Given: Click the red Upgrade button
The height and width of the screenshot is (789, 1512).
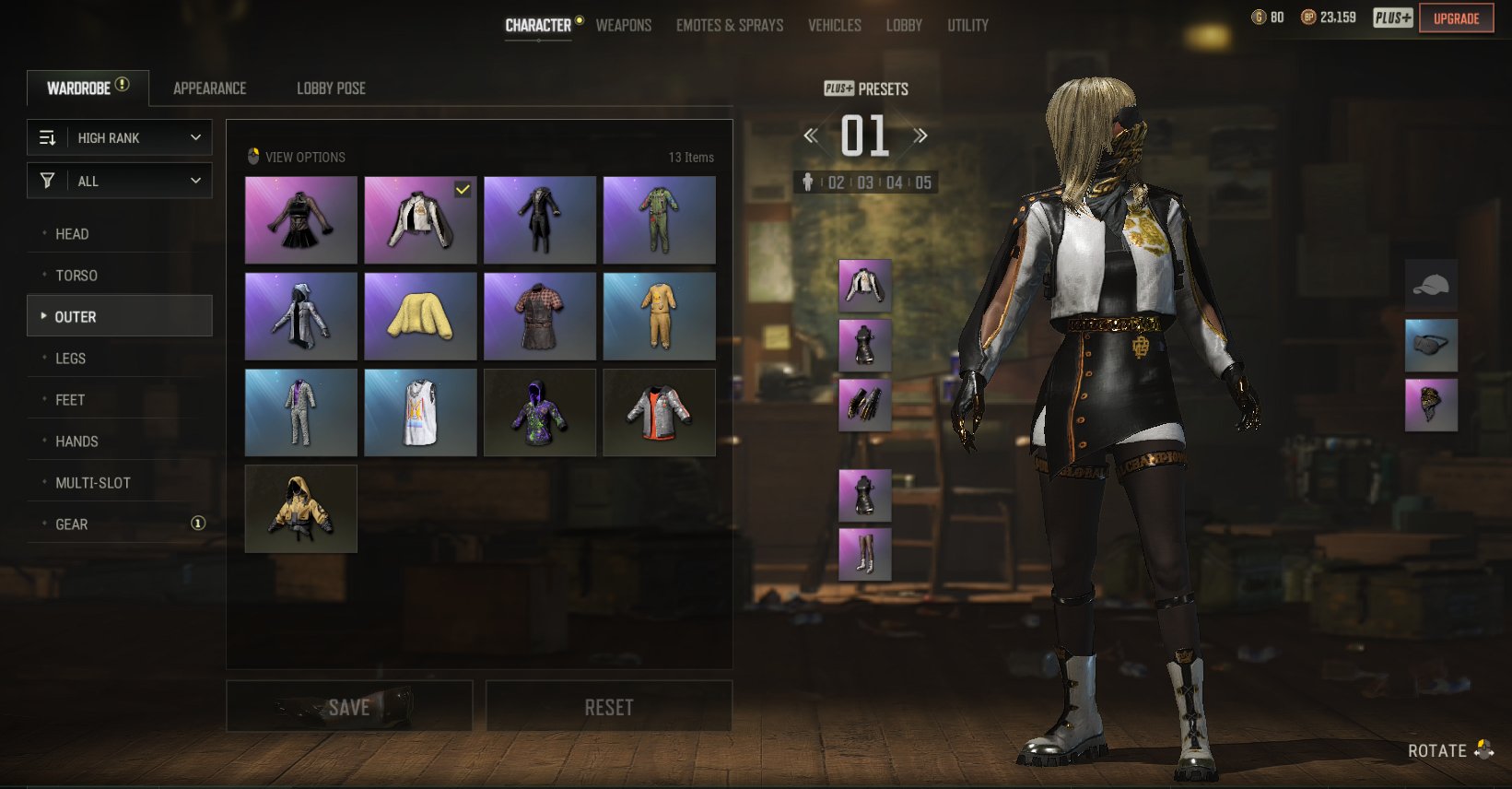Looking at the screenshot, I should tap(1456, 18).
